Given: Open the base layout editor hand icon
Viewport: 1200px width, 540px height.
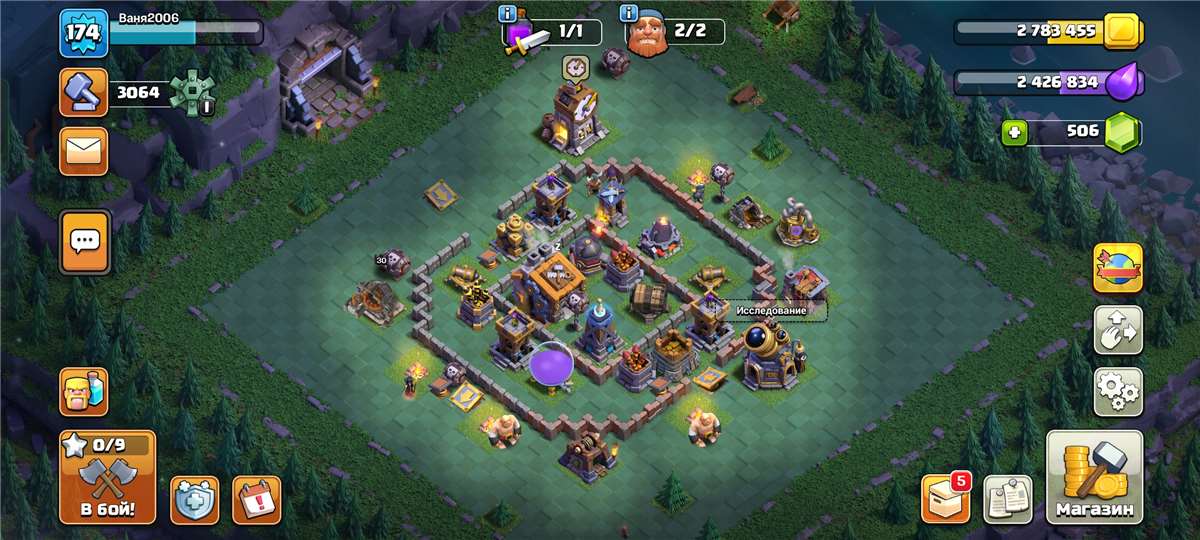Looking at the screenshot, I should 1118,330.
